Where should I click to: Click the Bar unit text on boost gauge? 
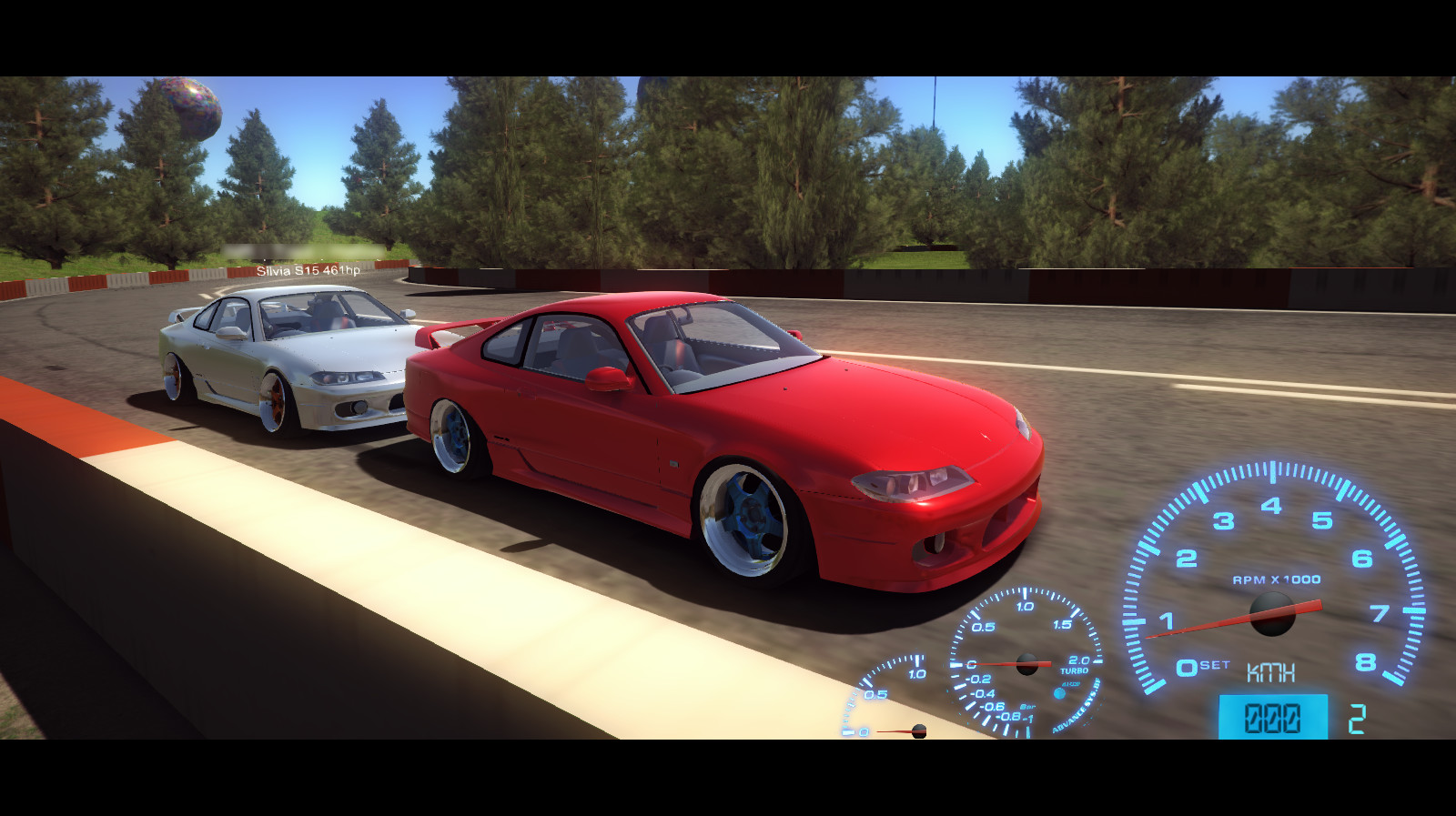point(1026,707)
